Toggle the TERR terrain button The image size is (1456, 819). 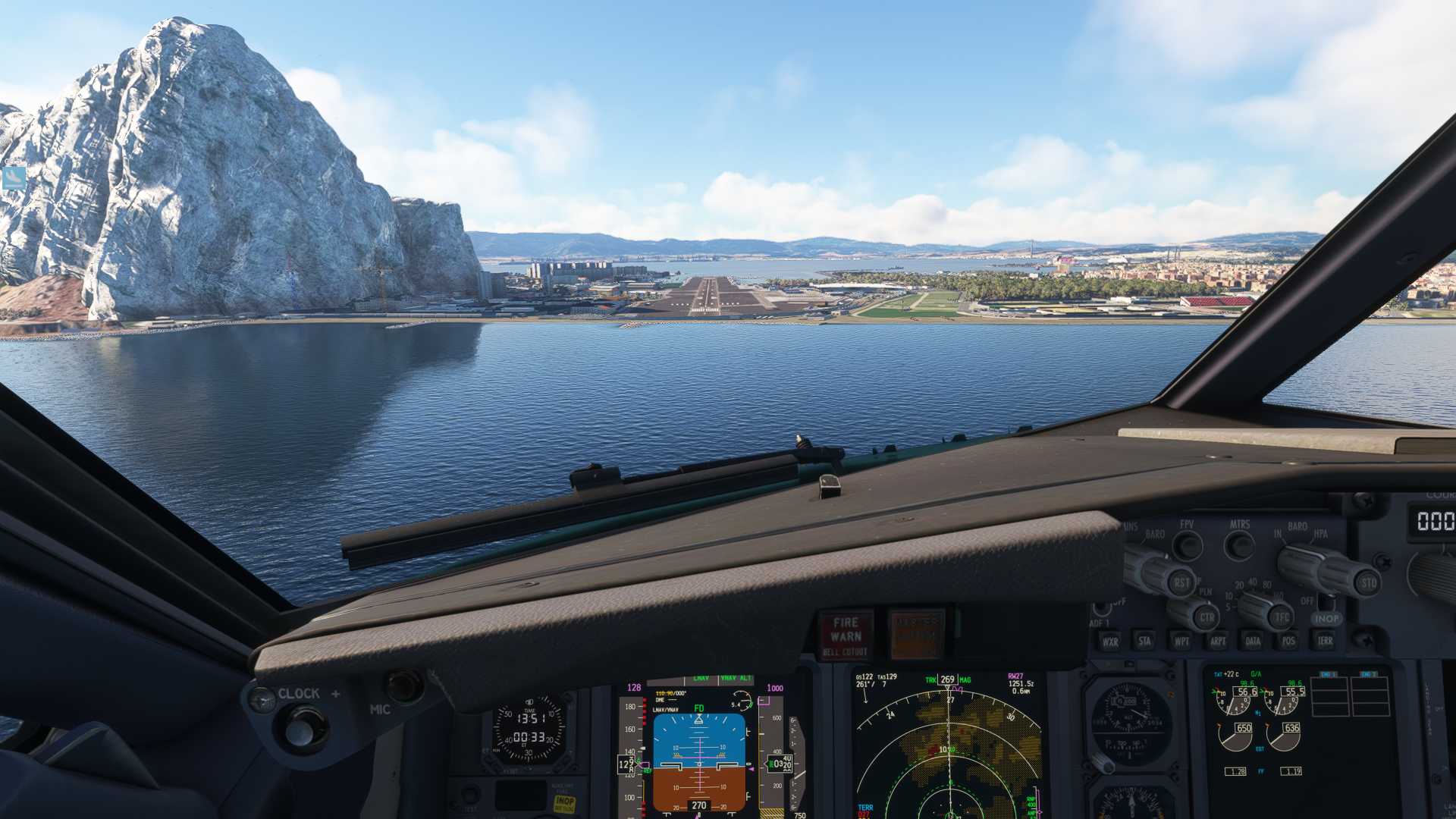pos(1325,642)
